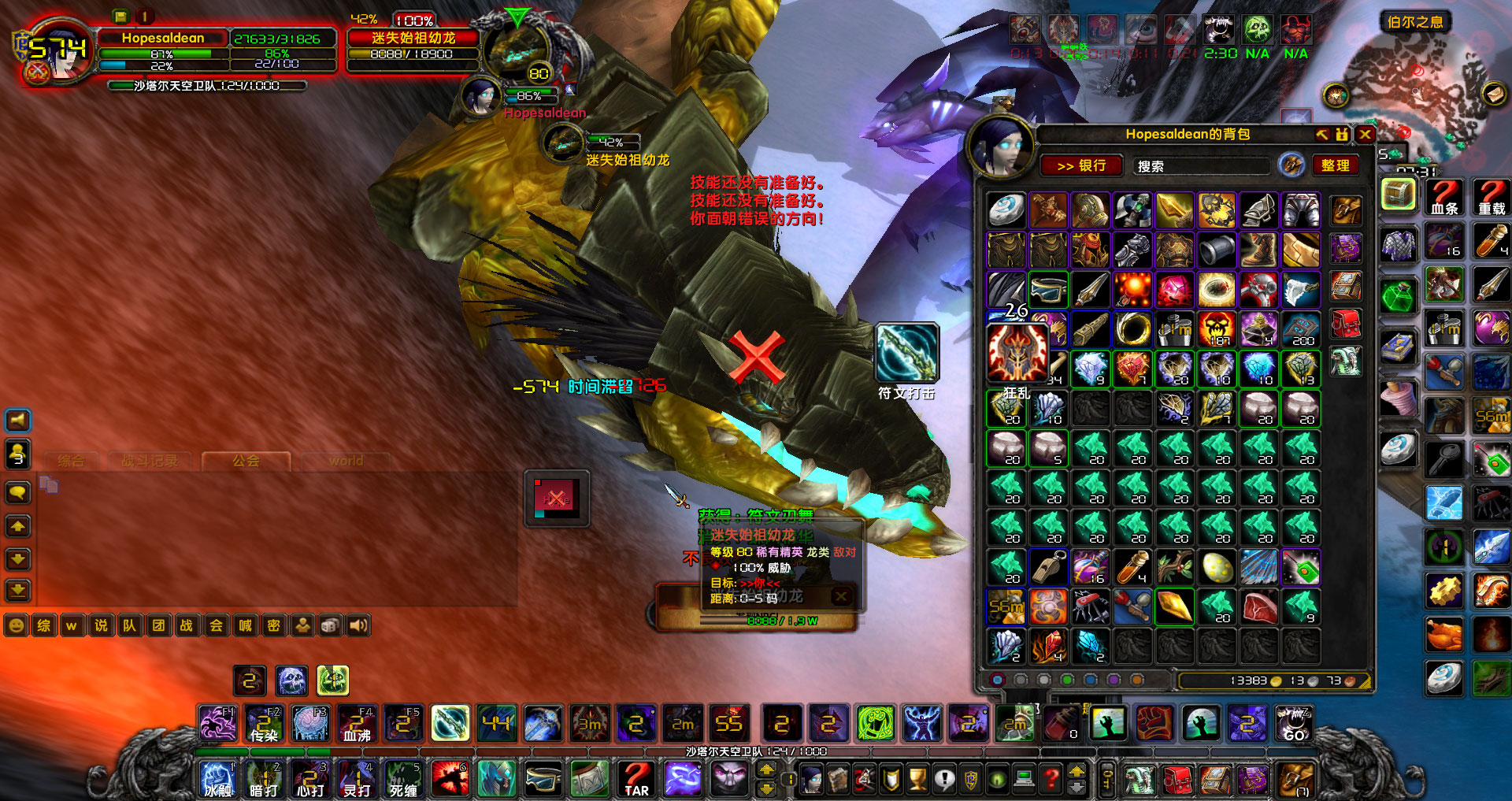Select the 死缠 ability on the bottom action bar
The image size is (1512, 801).
click(403, 780)
